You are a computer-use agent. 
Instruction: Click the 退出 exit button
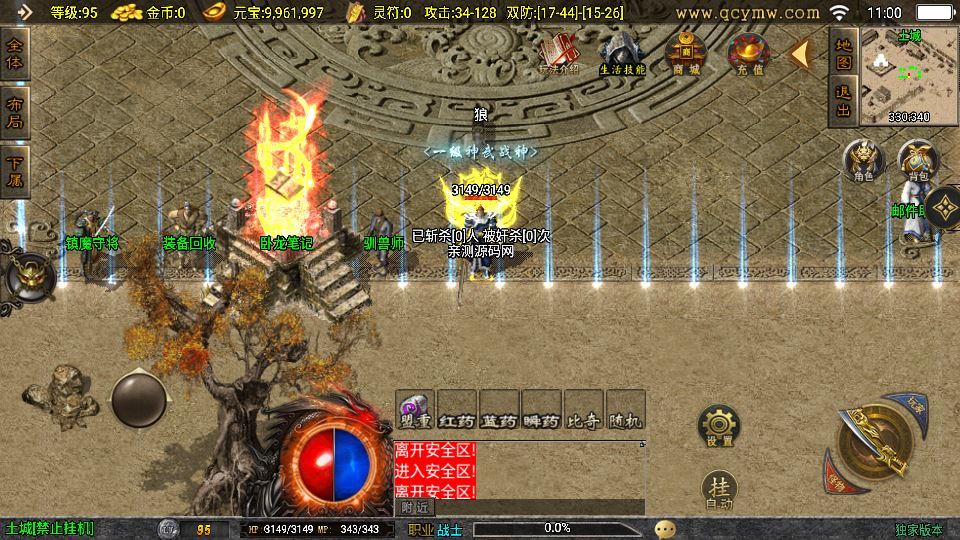point(843,101)
